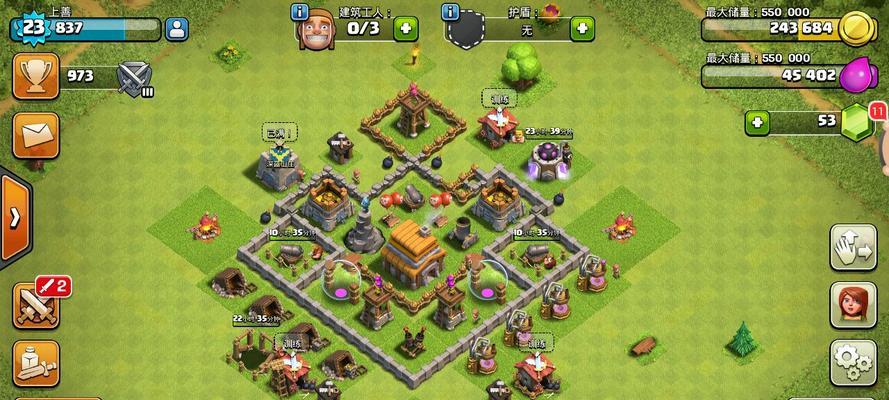Open the envelope mail inbox
The height and width of the screenshot is (400, 889).
36,135
